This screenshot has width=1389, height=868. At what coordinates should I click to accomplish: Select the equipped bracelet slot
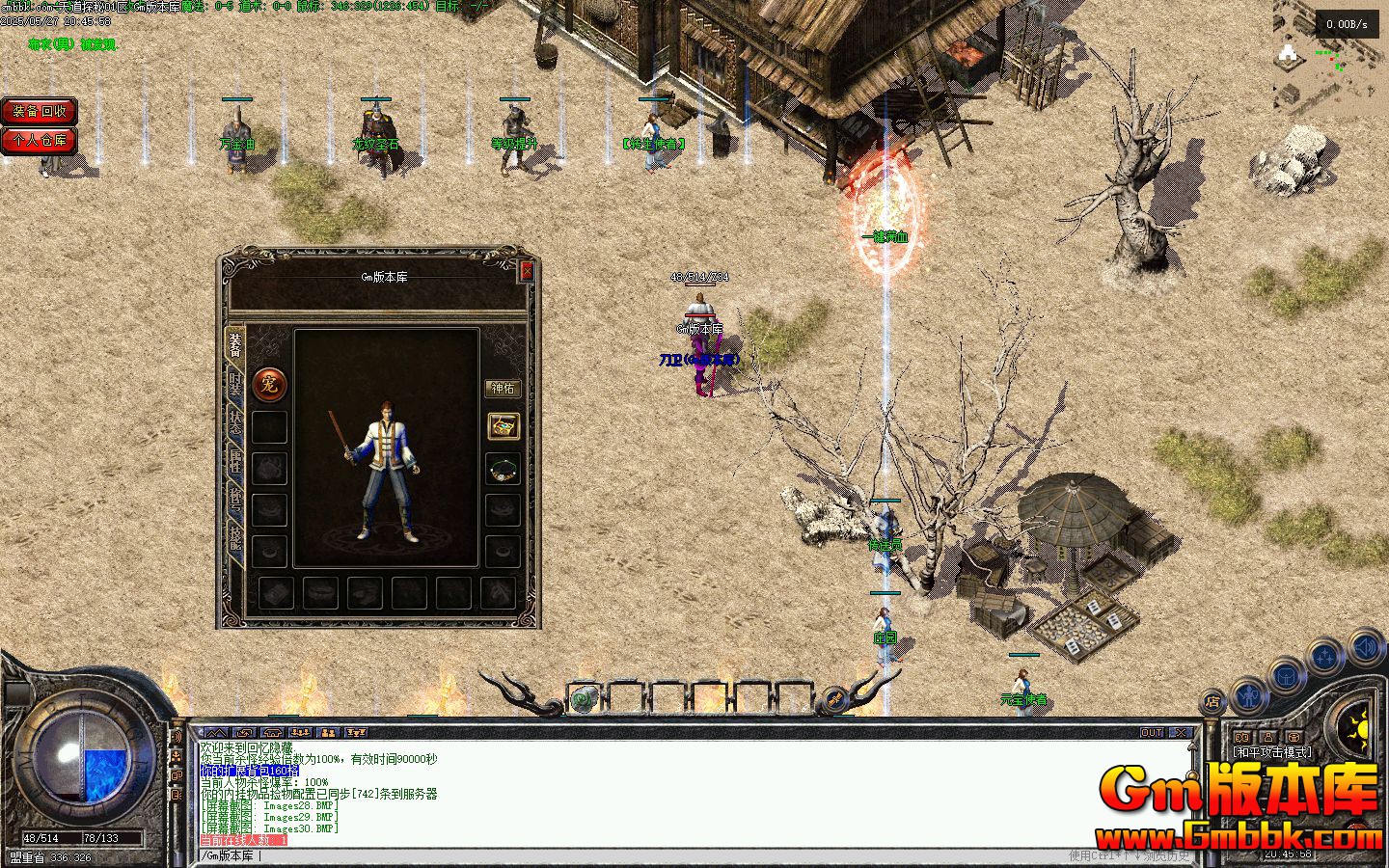tap(503, 469)
